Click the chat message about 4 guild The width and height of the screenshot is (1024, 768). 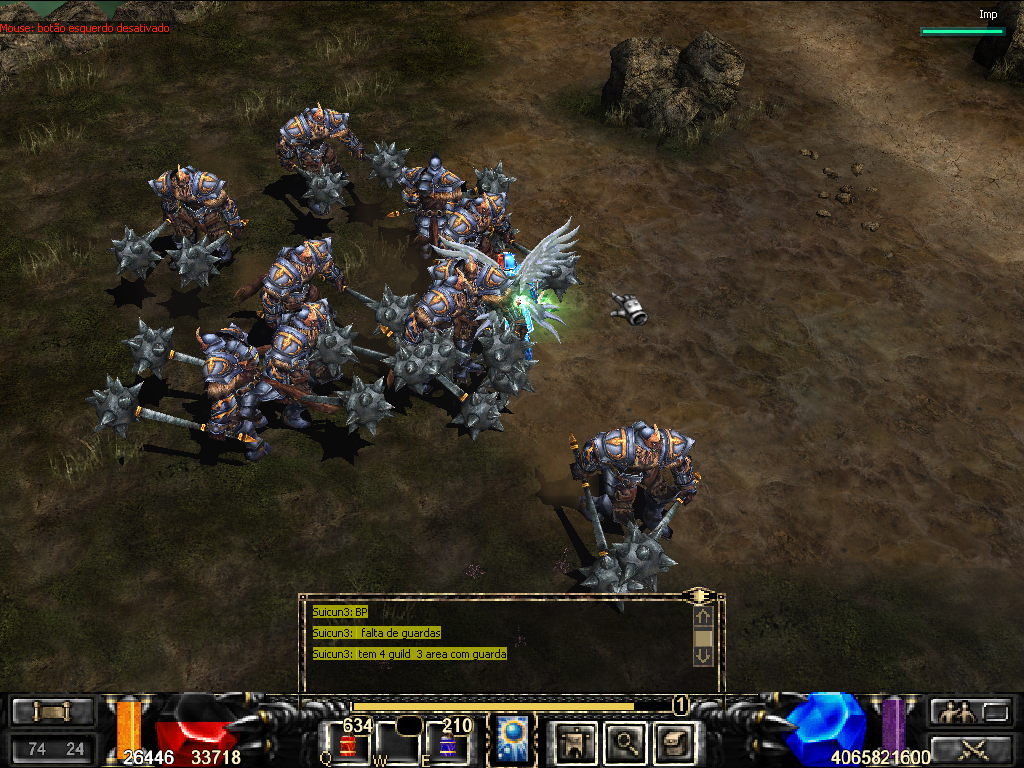coord(410,653)
